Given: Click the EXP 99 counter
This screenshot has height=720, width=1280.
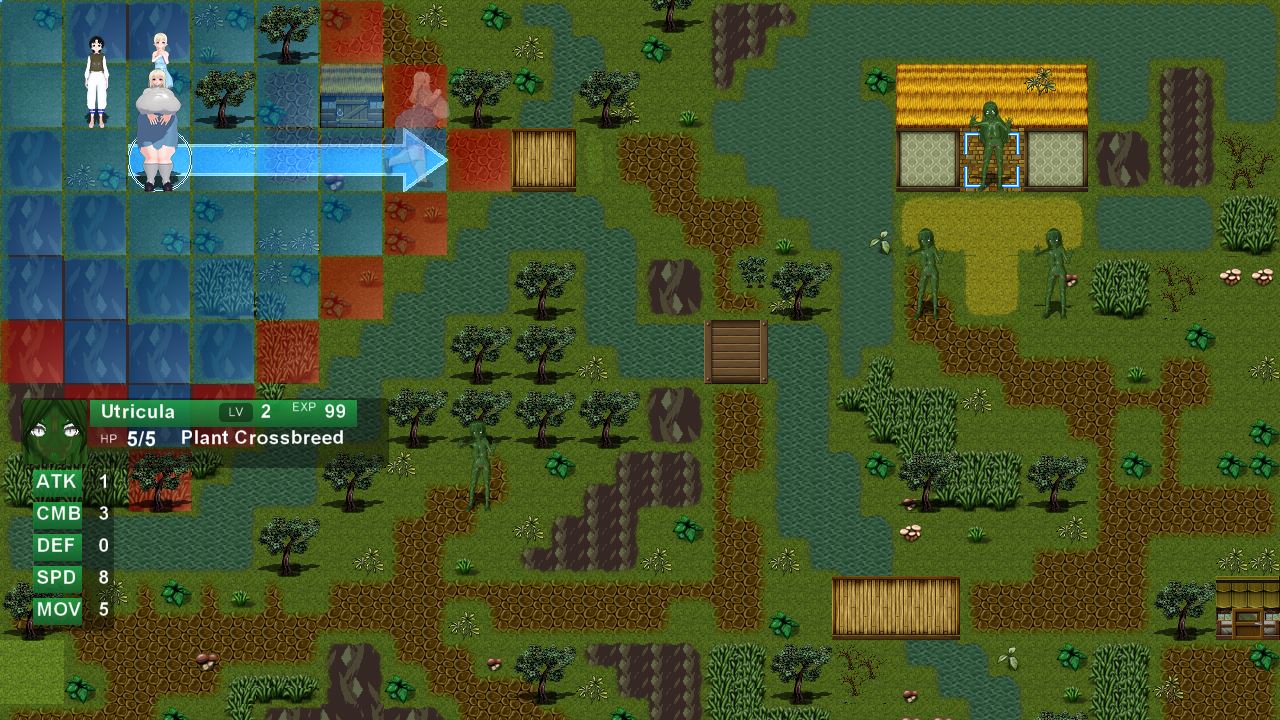Looking at the screenshot, I should pyautogui.click(x=322, y=409).
